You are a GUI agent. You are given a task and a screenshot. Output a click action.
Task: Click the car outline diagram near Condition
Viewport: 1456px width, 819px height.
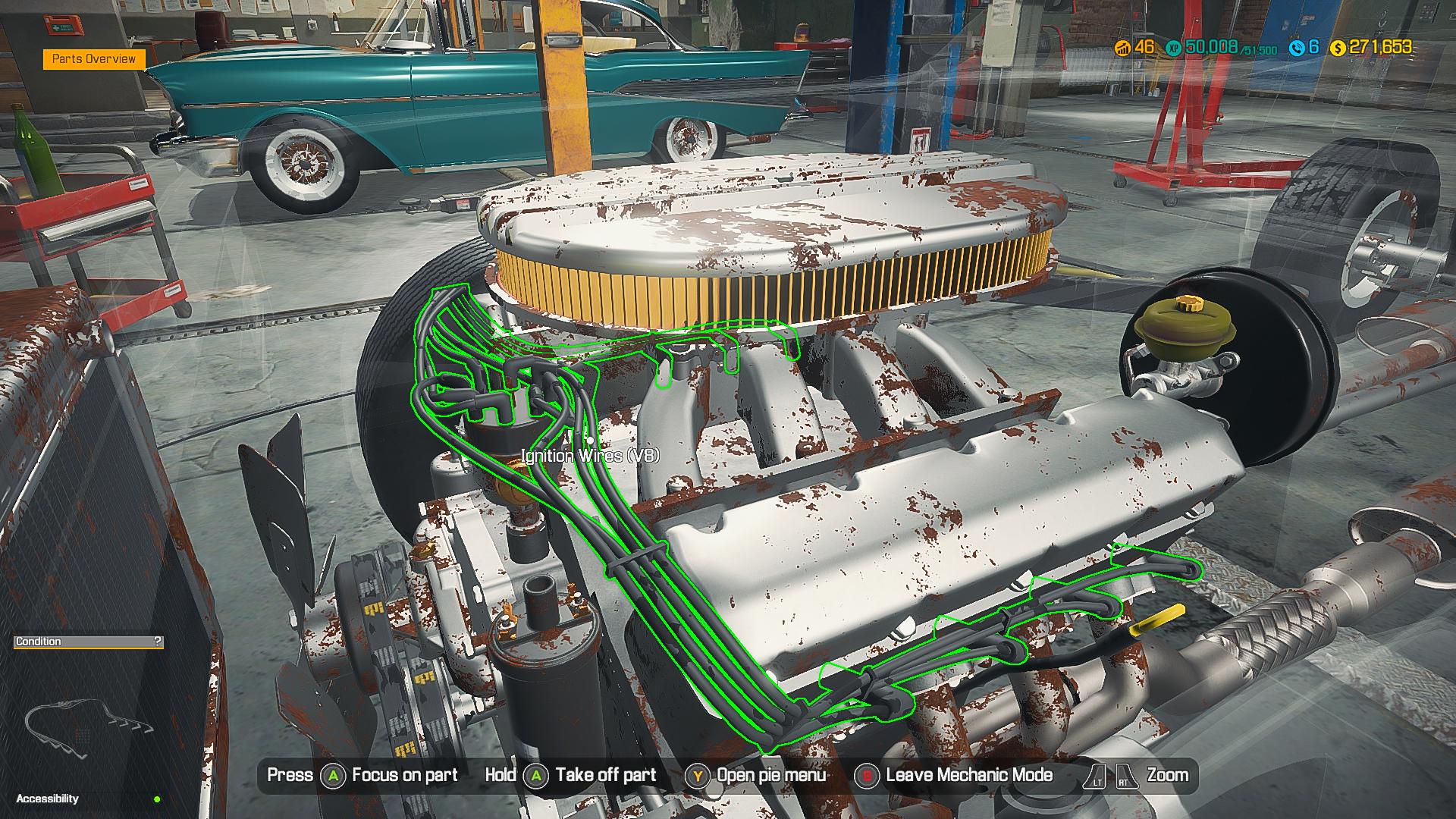pyautogui.click(x=83, y=724)
